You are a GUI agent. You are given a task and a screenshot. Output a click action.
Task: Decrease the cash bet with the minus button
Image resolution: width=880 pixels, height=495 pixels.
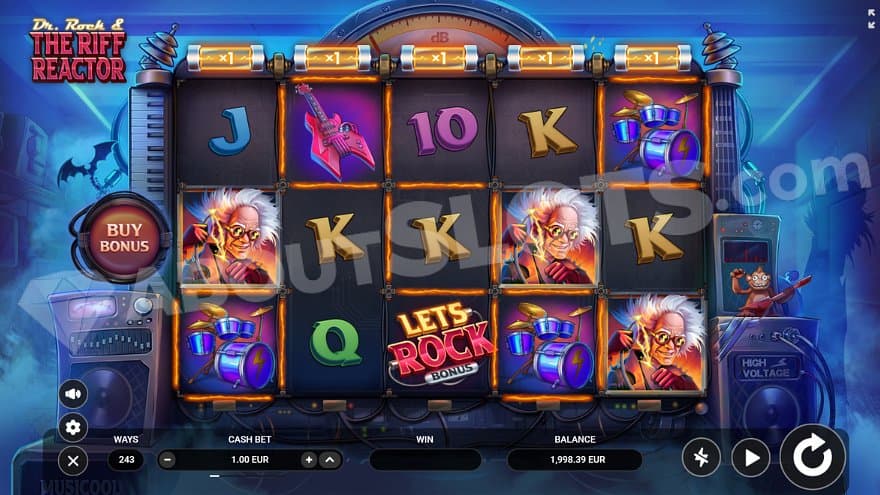tap(167, 460)
